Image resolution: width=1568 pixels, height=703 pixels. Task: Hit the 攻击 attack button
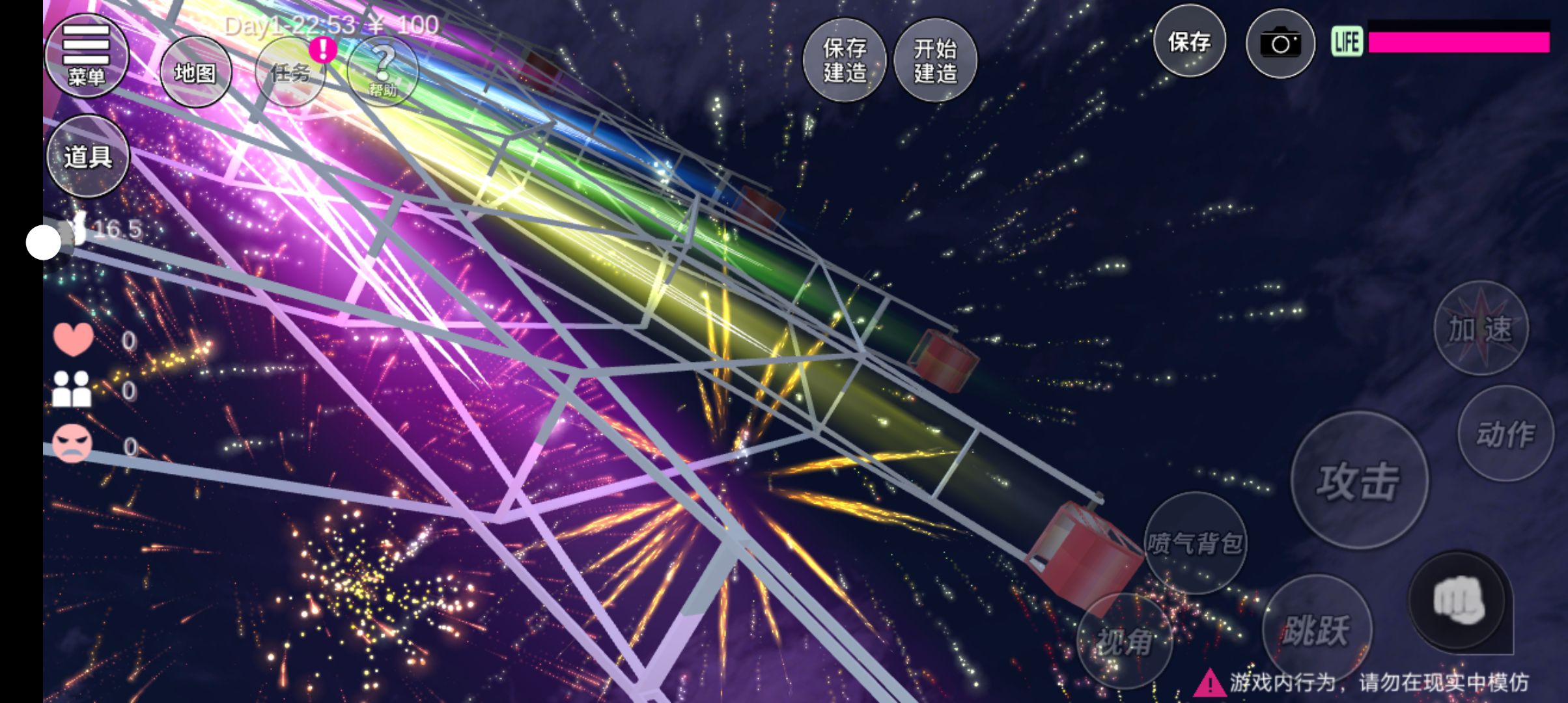1359,481
